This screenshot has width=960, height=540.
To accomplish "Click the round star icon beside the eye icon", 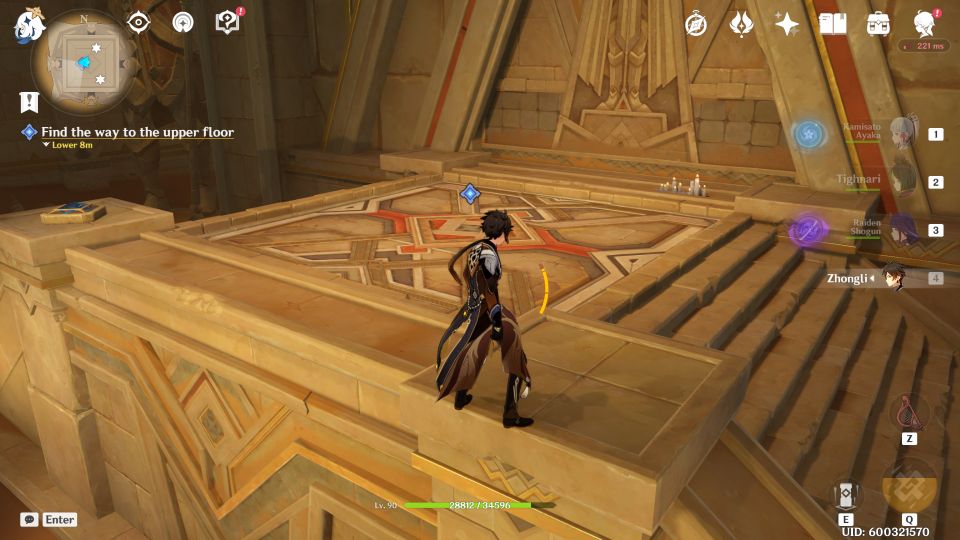I will tap(183, 22).
